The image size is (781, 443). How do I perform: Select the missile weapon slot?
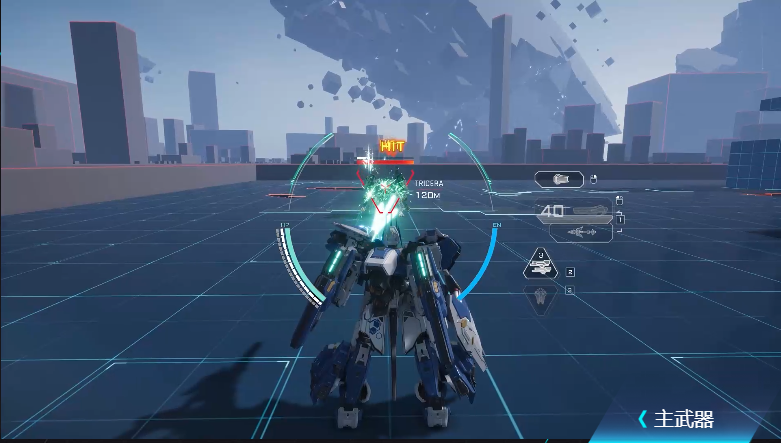pyautogui.click(x=578, y=233)
